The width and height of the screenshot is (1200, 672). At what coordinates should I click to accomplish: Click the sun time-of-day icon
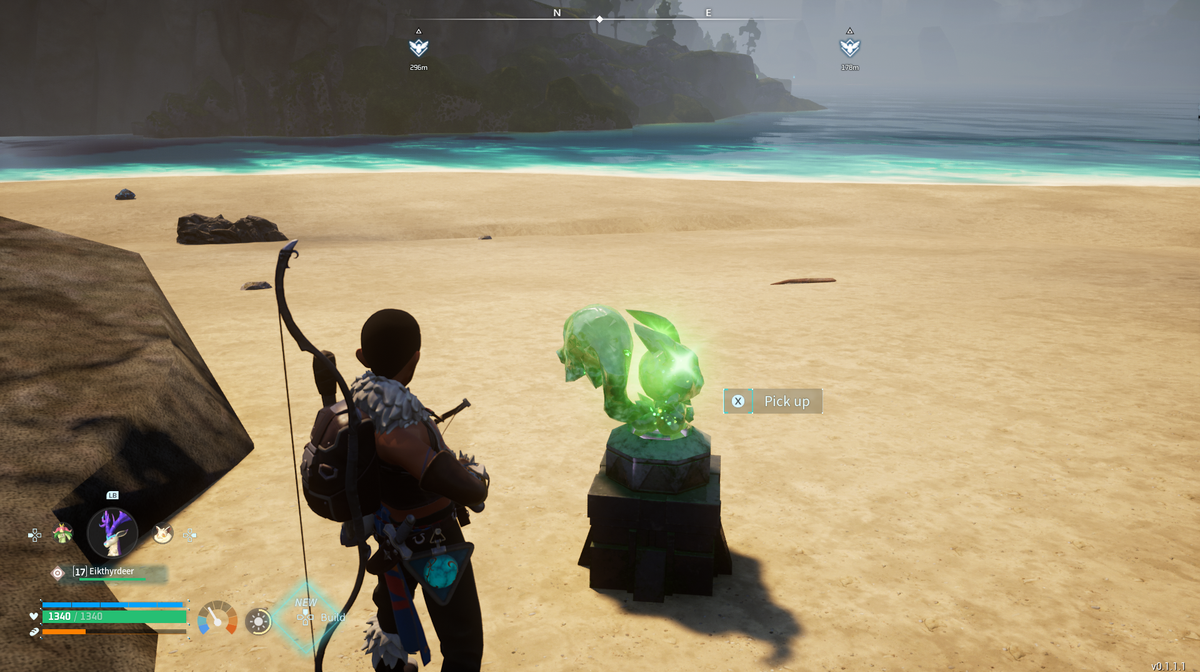pyautogui.click(x=258, y=621)
